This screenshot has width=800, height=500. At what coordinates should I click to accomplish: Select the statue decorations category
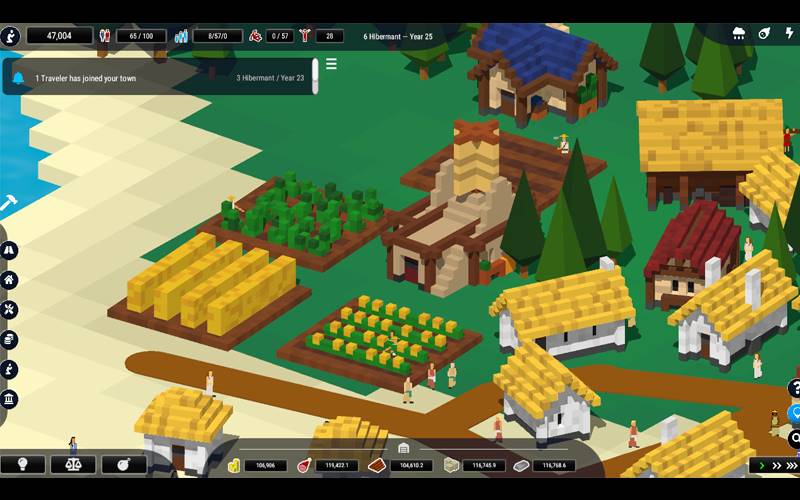coord(9,370)
